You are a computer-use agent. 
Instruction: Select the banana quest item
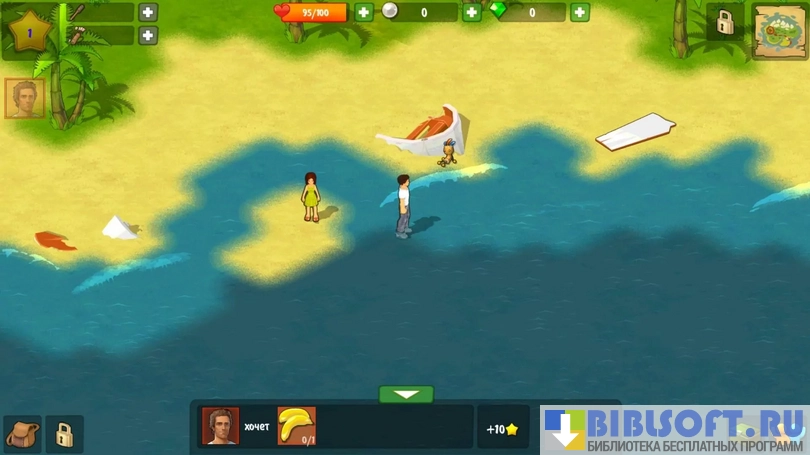tap(296, 426)
